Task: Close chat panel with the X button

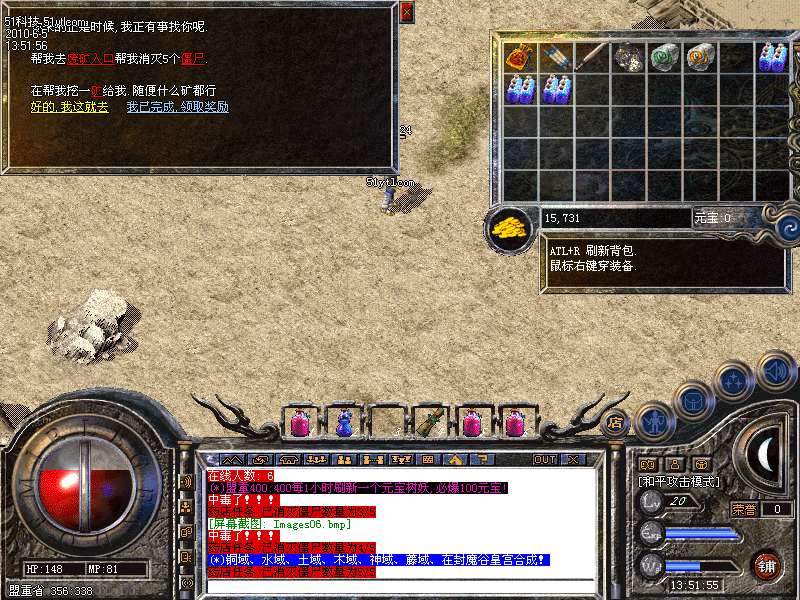Action: [x=574, y=459]
